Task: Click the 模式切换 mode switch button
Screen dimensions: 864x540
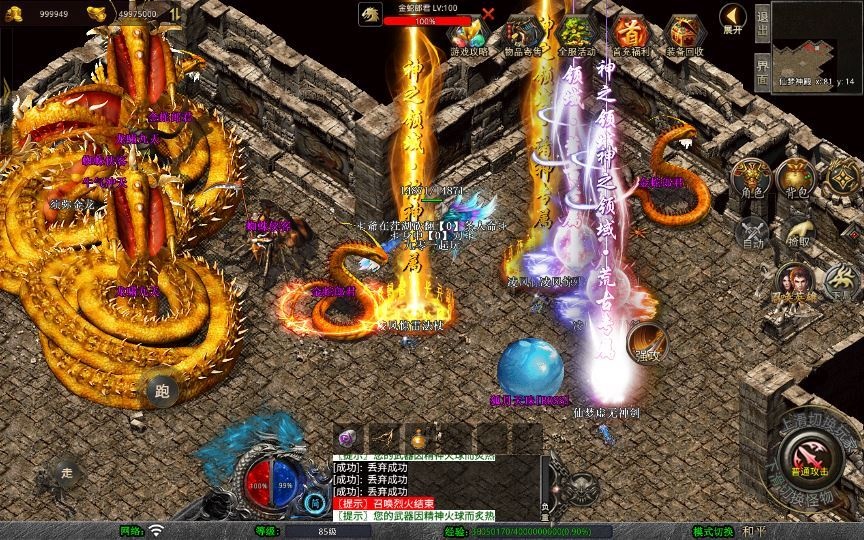Action: click(x=714, y=531)
